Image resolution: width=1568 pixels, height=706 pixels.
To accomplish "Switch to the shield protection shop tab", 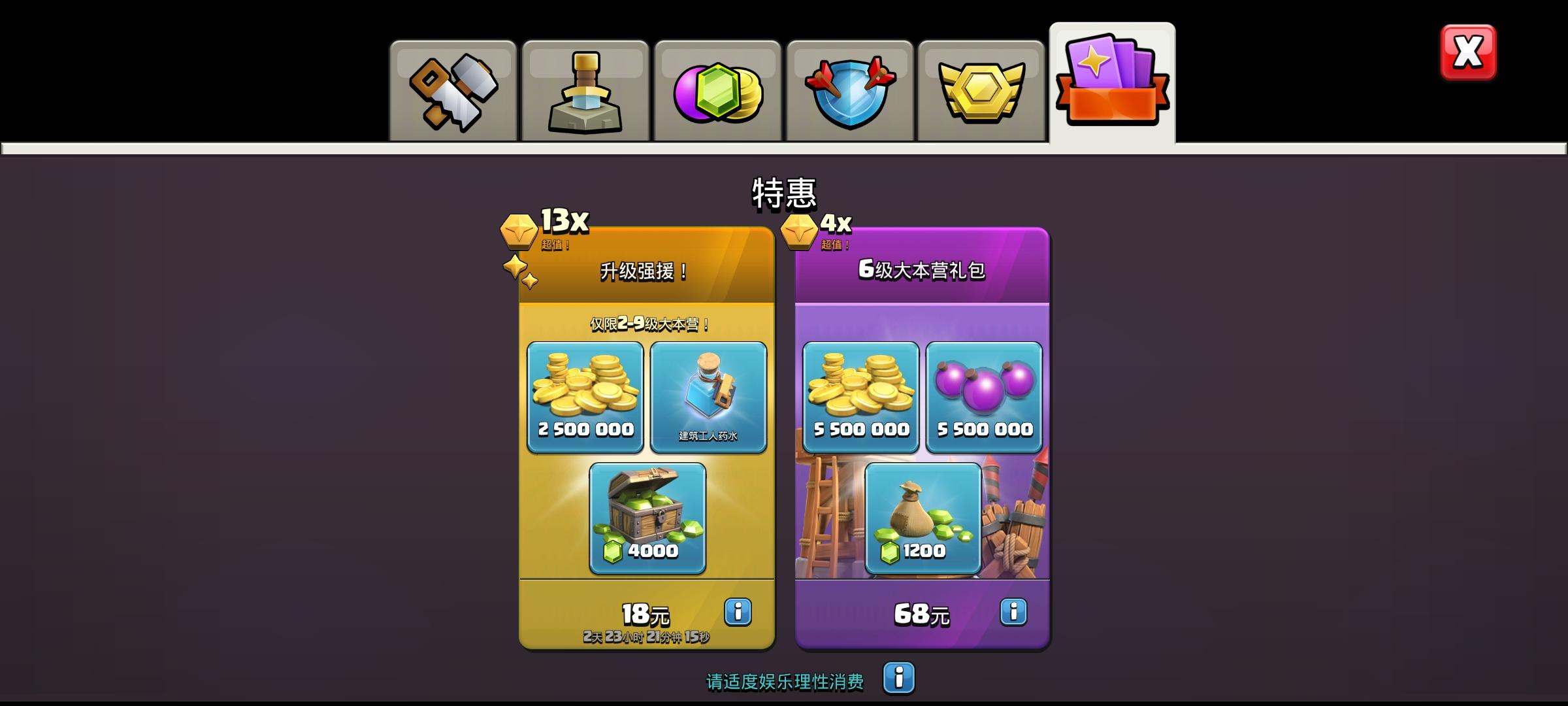I will pos(849,88).
